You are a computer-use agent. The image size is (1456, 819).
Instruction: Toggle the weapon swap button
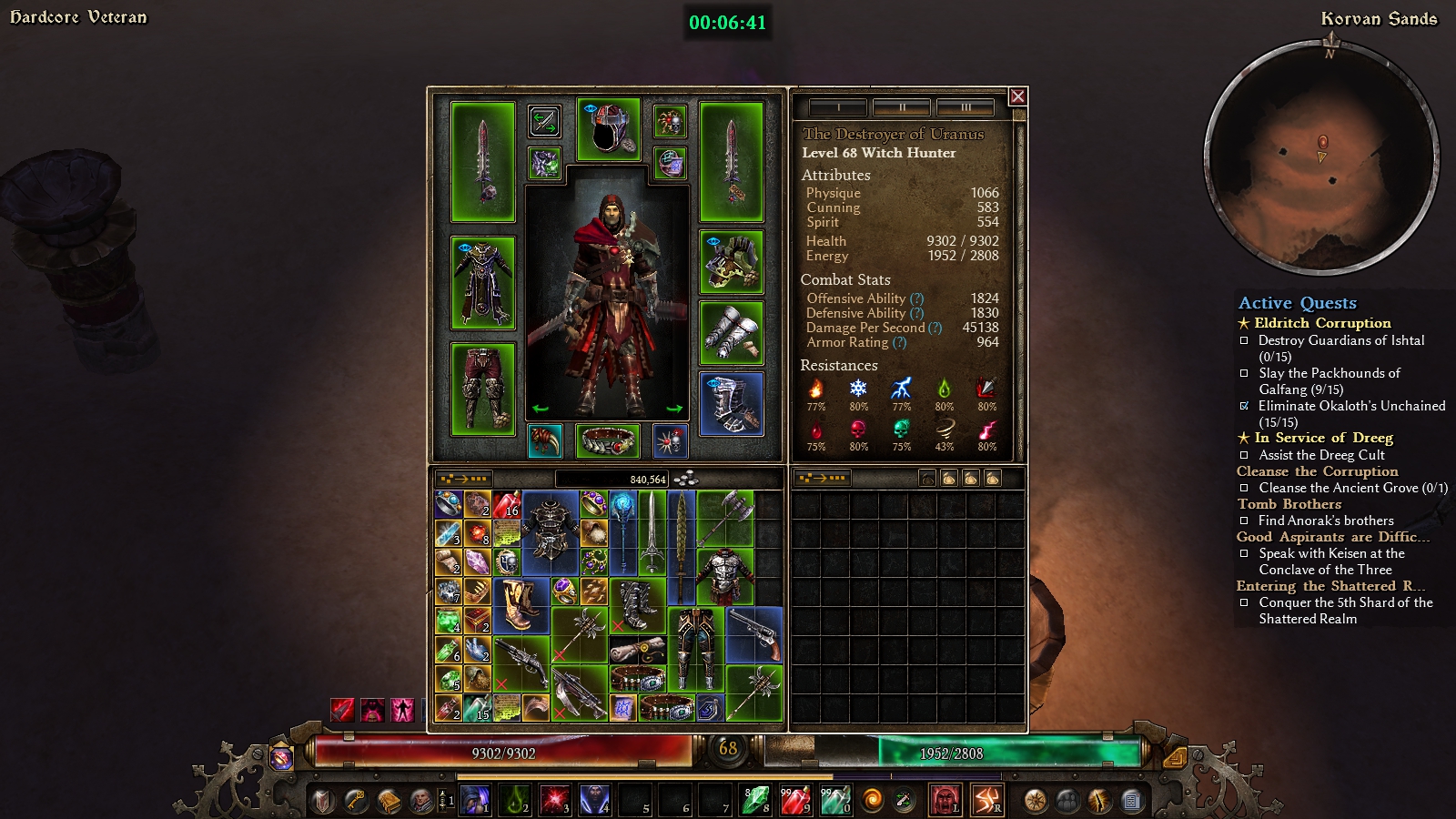pos(544,121)
